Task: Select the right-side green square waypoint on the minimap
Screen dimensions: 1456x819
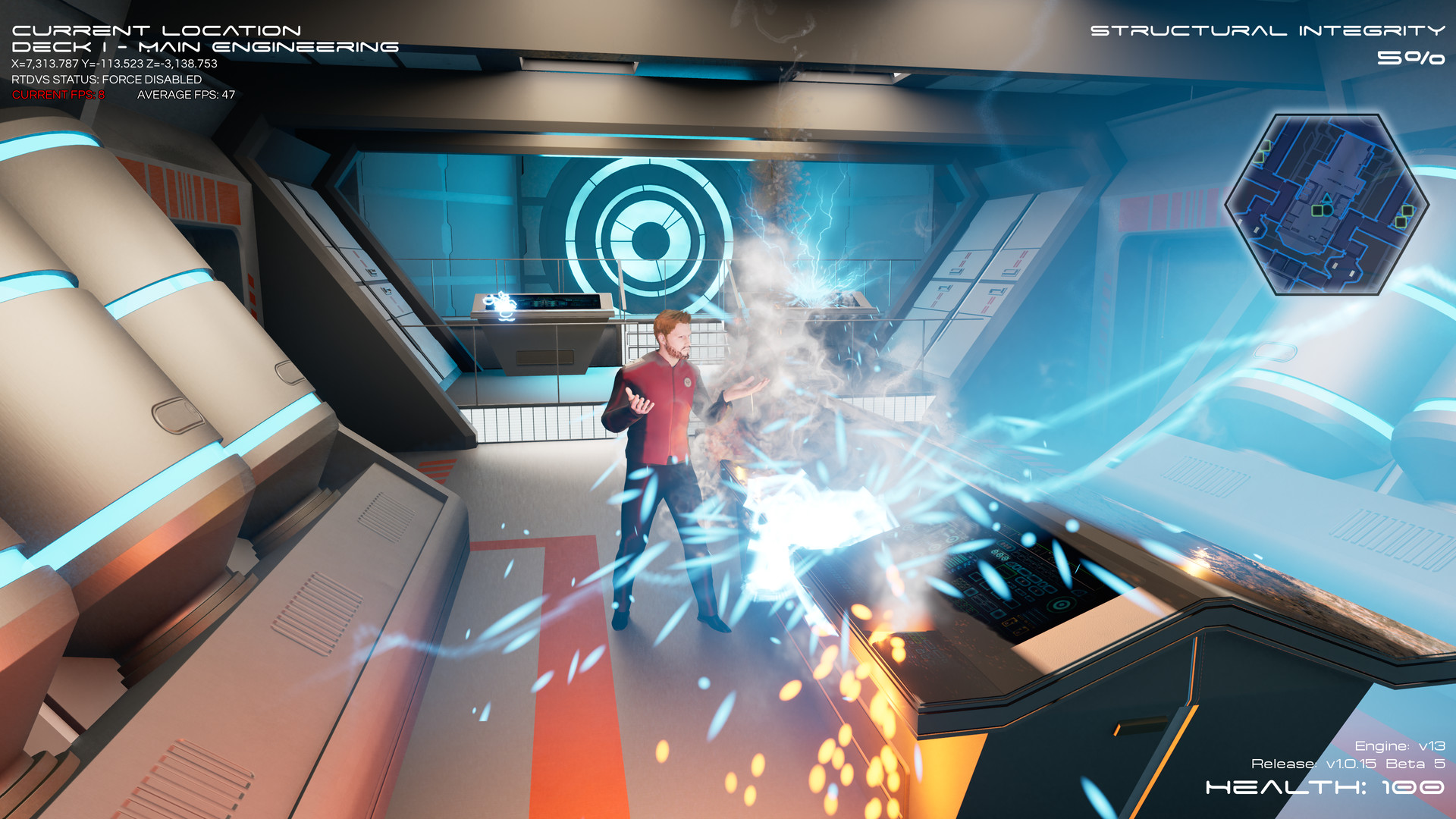Action: [1407, 212]
